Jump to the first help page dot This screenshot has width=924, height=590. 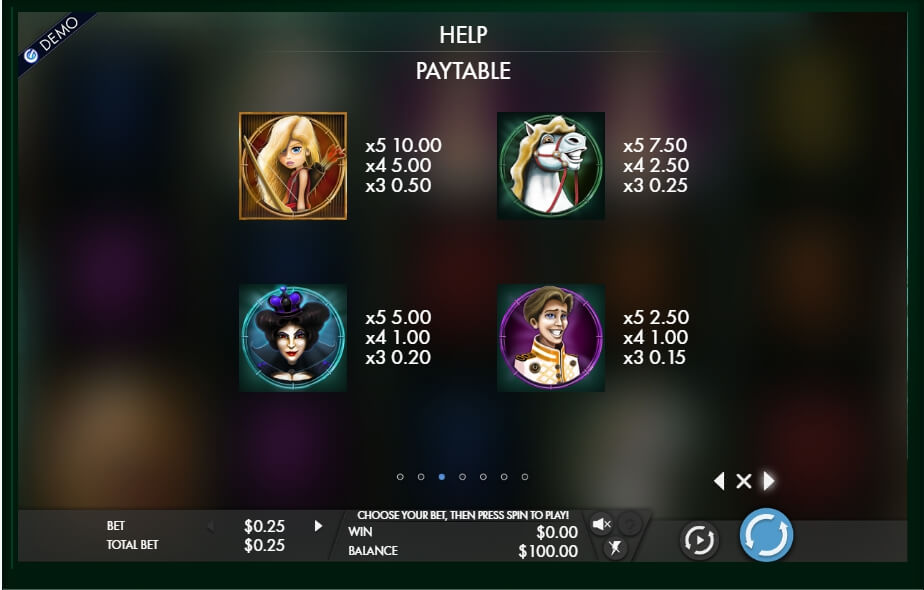(400, 477)
